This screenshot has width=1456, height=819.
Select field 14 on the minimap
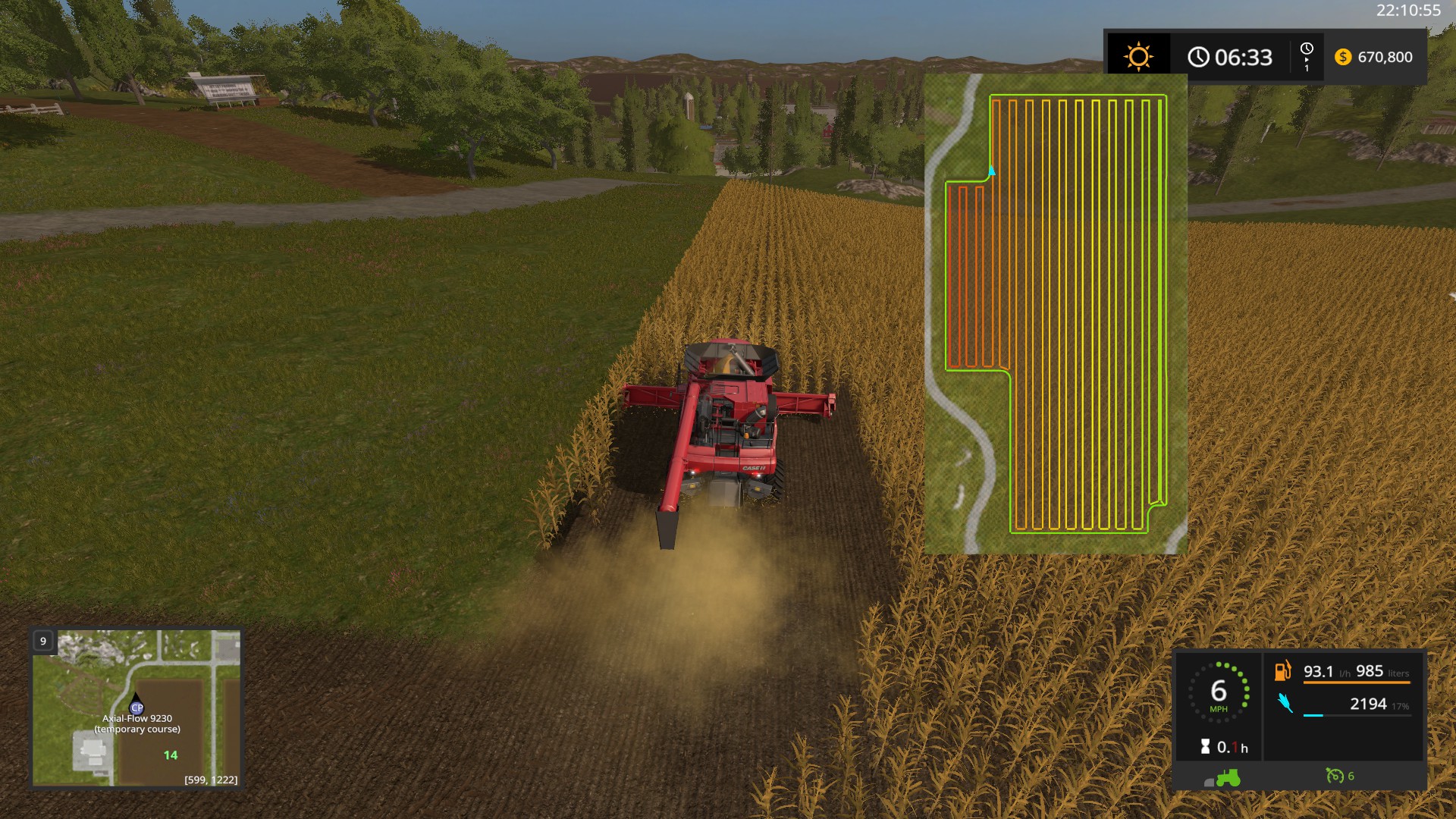pyautogui.click(x=170, y=755)
